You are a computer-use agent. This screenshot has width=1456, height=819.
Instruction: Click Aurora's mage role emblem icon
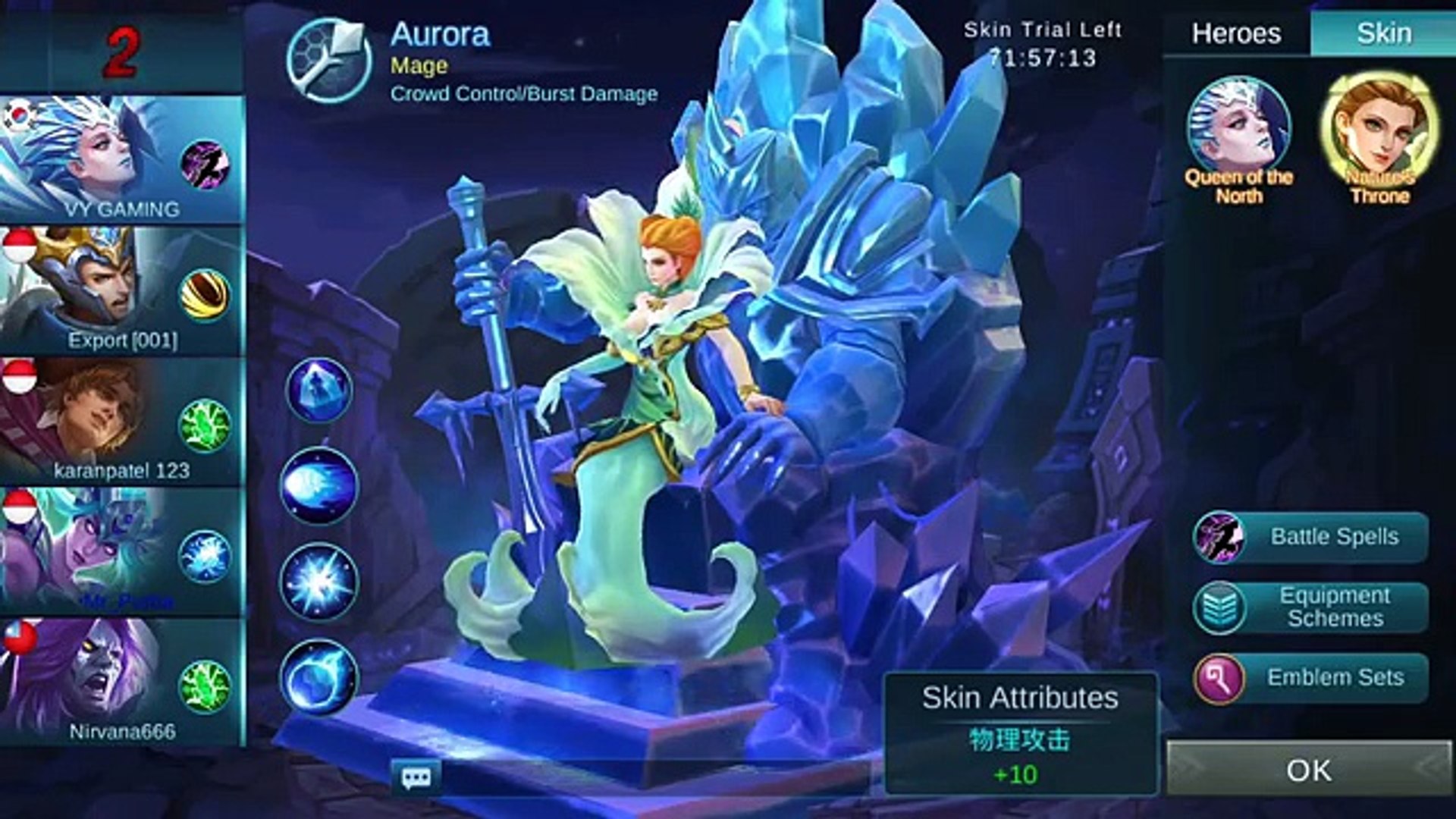pos(329,61)
